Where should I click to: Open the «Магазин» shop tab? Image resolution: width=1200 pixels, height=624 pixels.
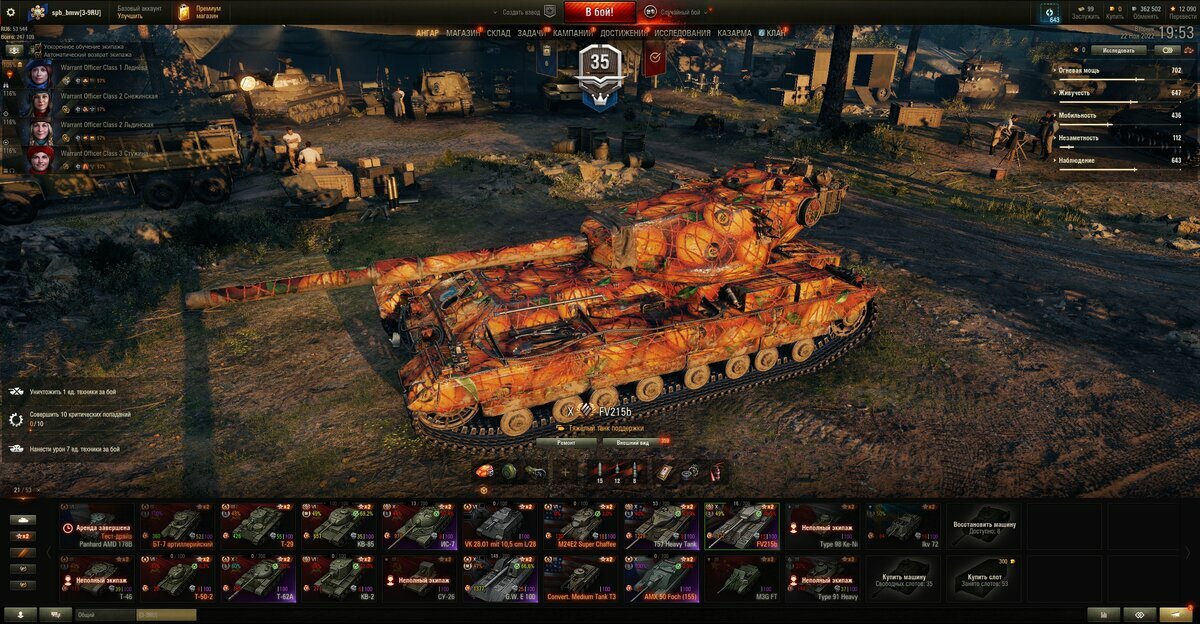(x=463, y=33)
